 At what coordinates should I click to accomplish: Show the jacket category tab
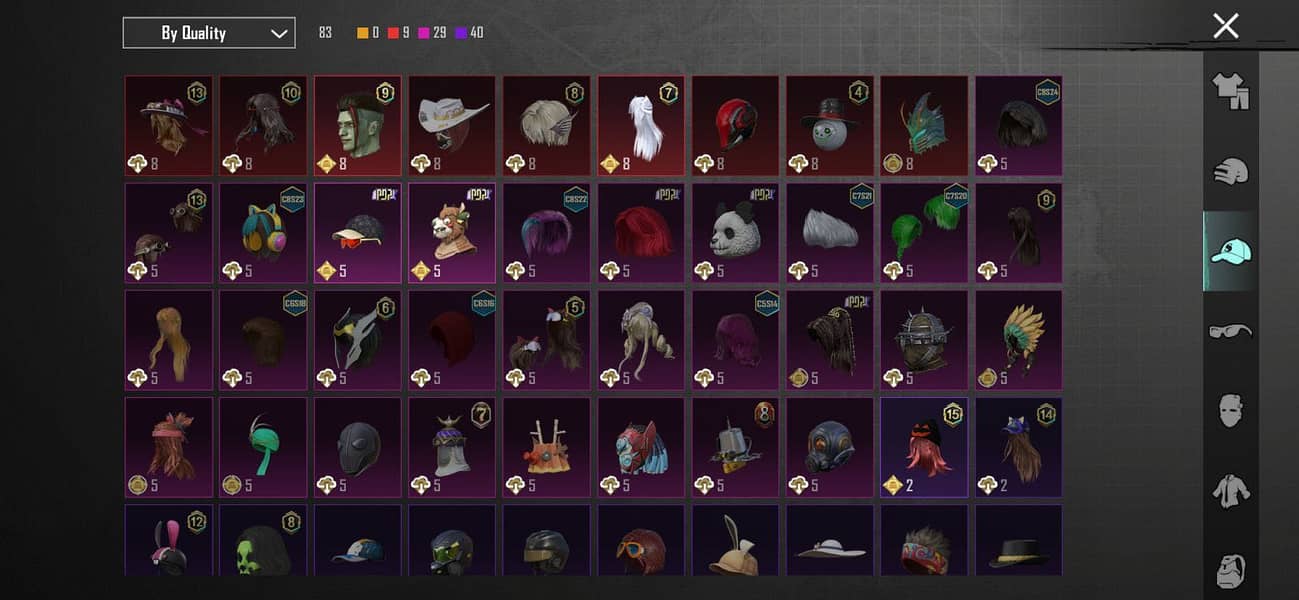(1230, 490)
